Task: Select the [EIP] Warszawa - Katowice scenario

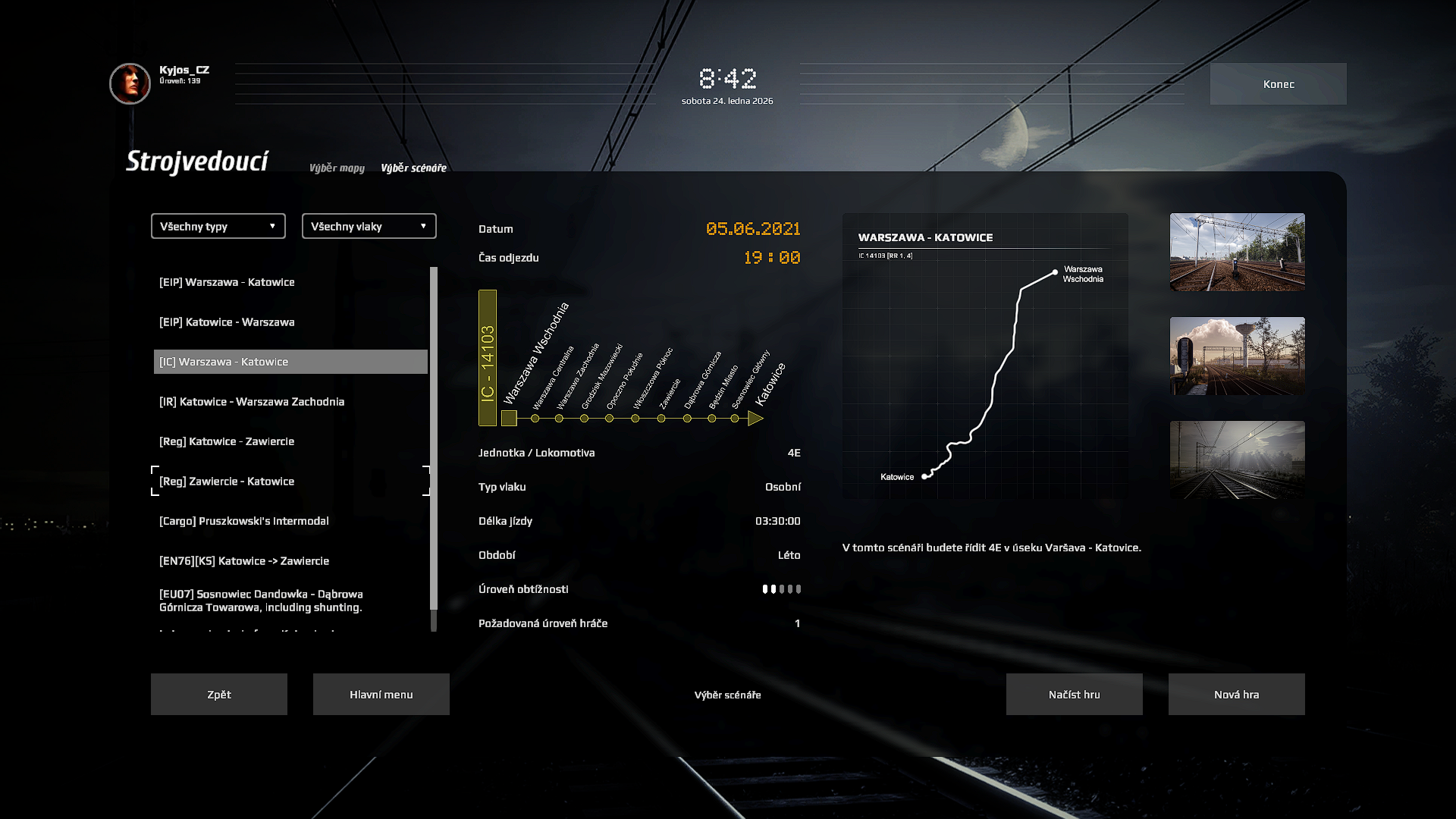Action: (227, 282)
